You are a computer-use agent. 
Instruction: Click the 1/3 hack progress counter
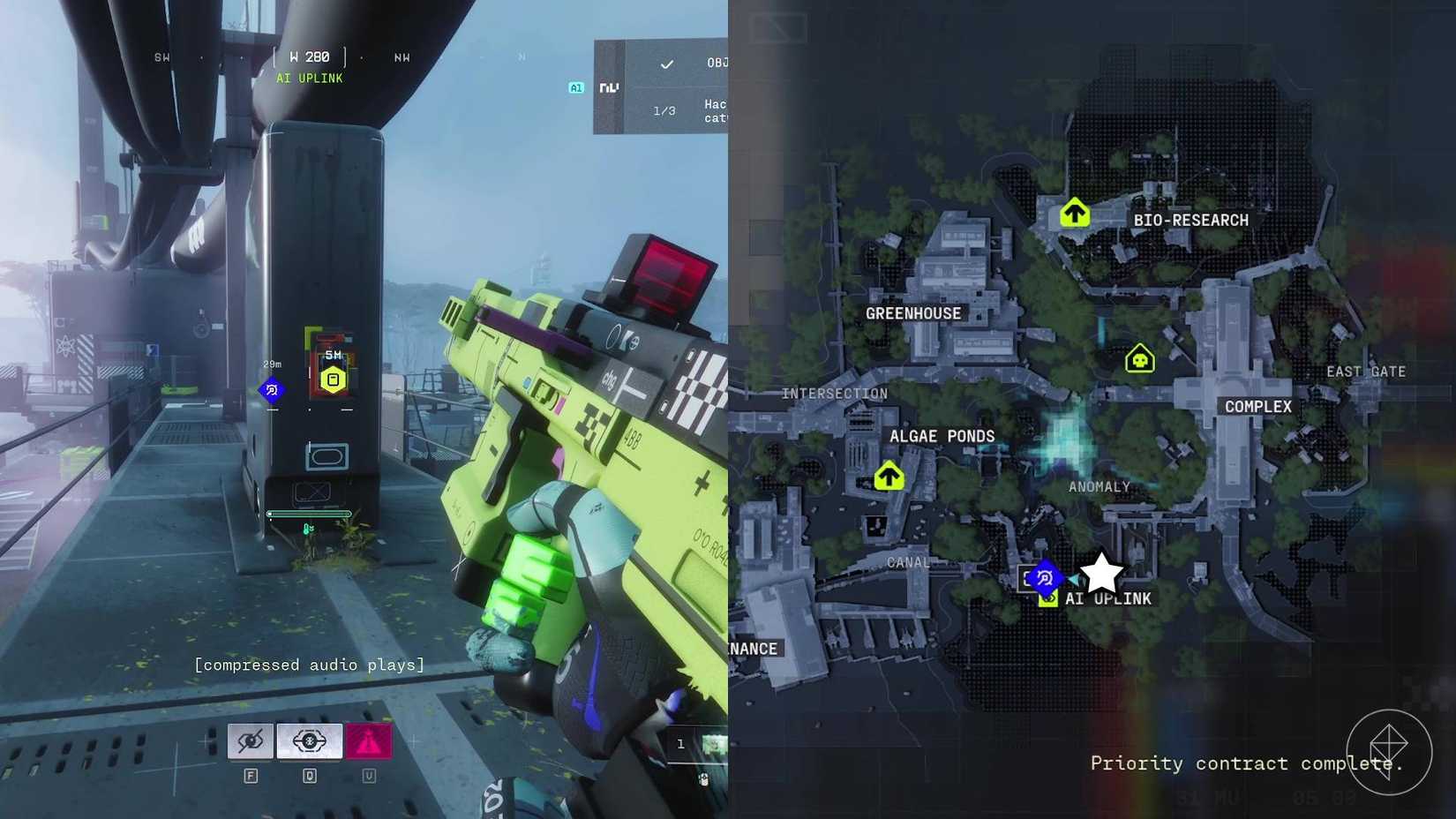663,109
